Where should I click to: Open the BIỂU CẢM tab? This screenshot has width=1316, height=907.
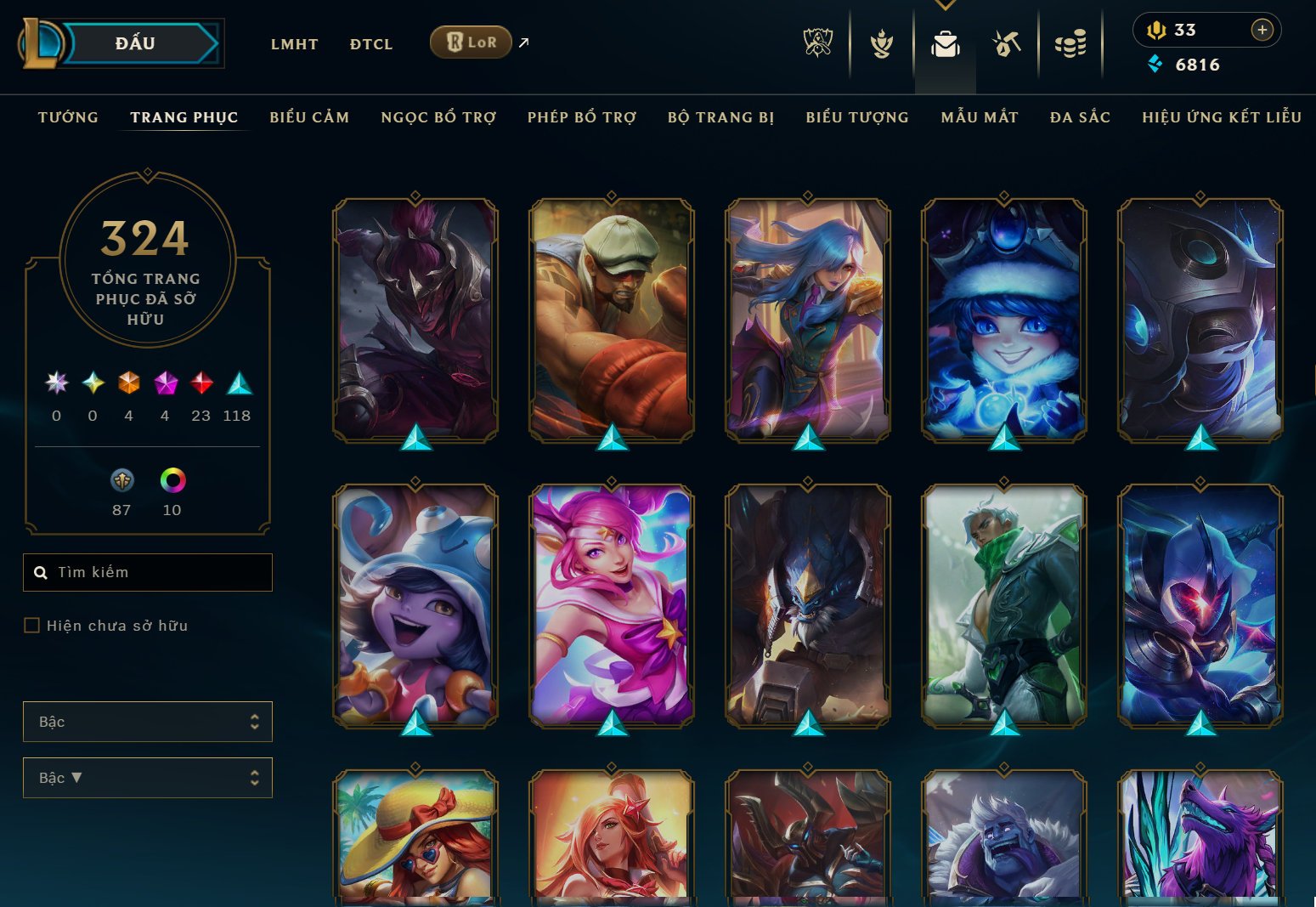(x=309, y=117)
